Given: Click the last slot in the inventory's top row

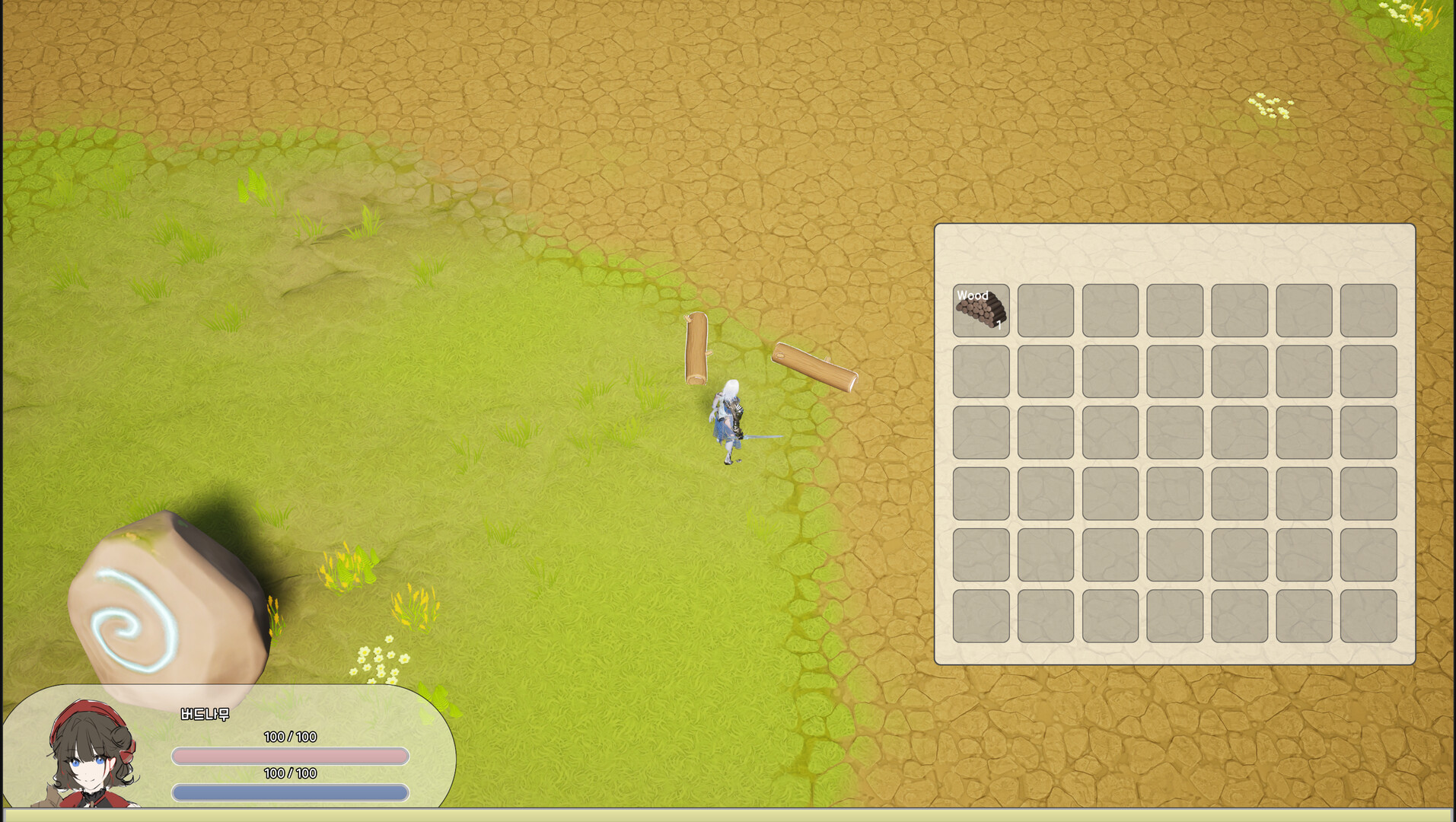Looking at the screenshot, I should pyautogui.click(x=1368, y=308).
